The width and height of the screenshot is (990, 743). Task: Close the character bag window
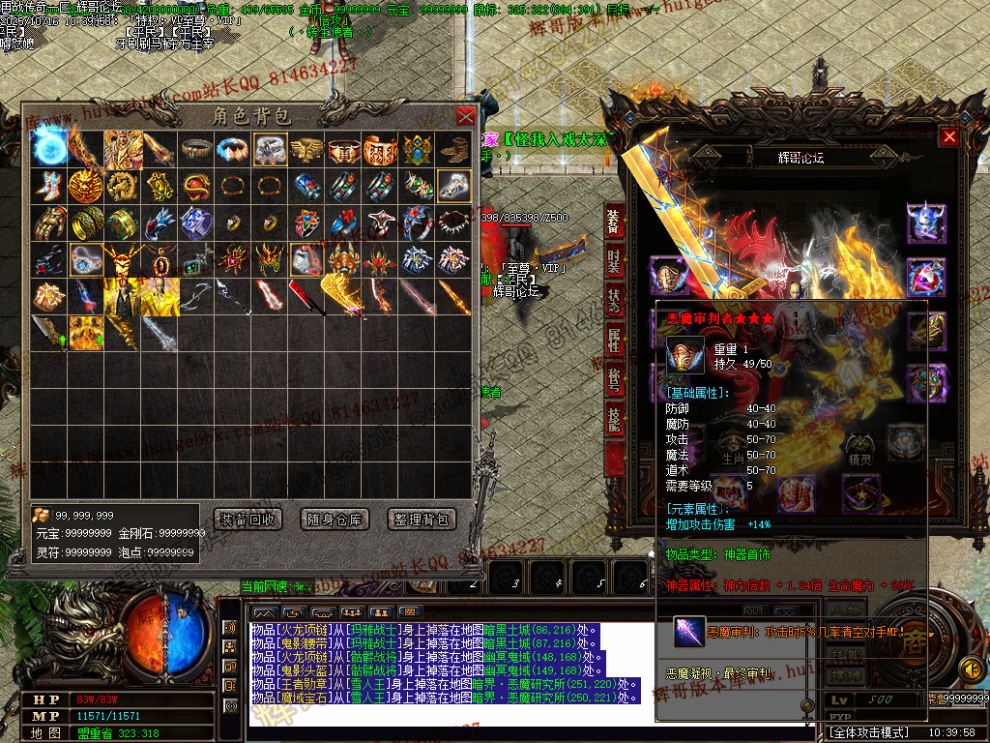(x=465, y=116)
